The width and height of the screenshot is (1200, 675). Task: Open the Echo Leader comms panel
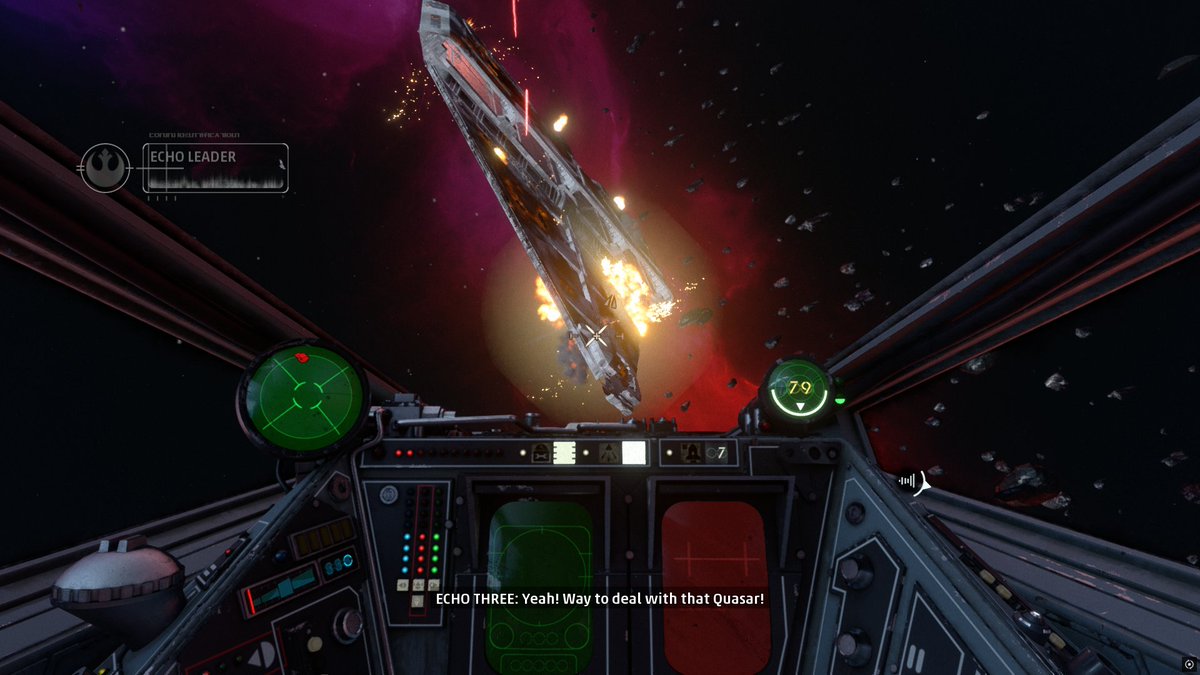(215, 167)
